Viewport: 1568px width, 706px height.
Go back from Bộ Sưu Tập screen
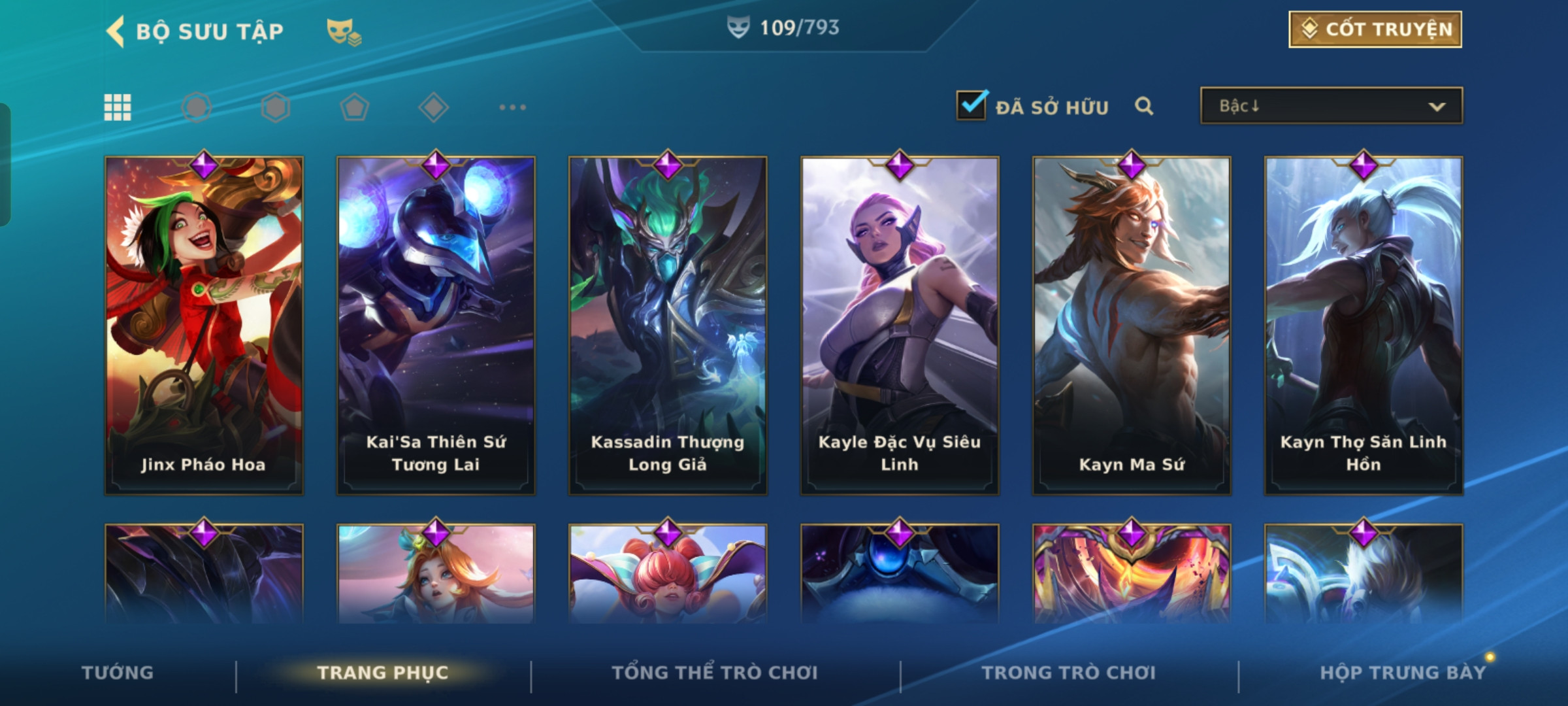(116, 31)
